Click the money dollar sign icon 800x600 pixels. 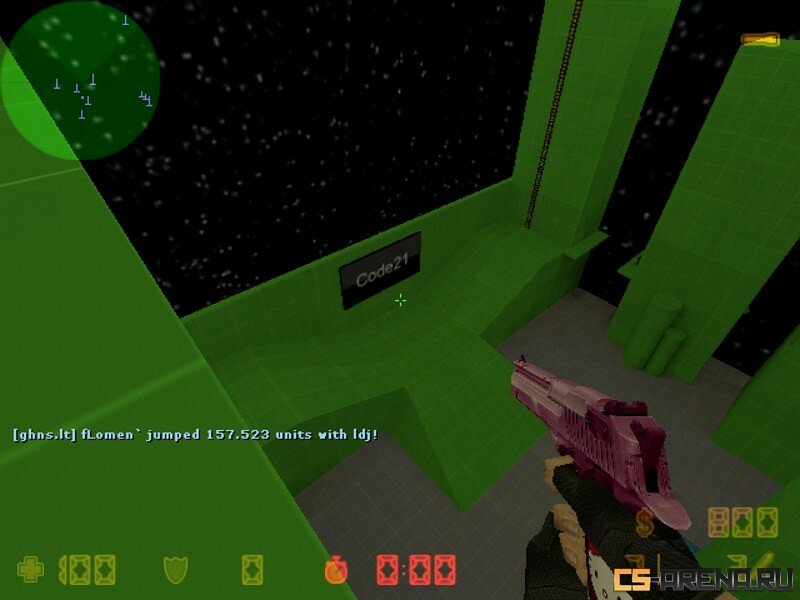(645, 520)
